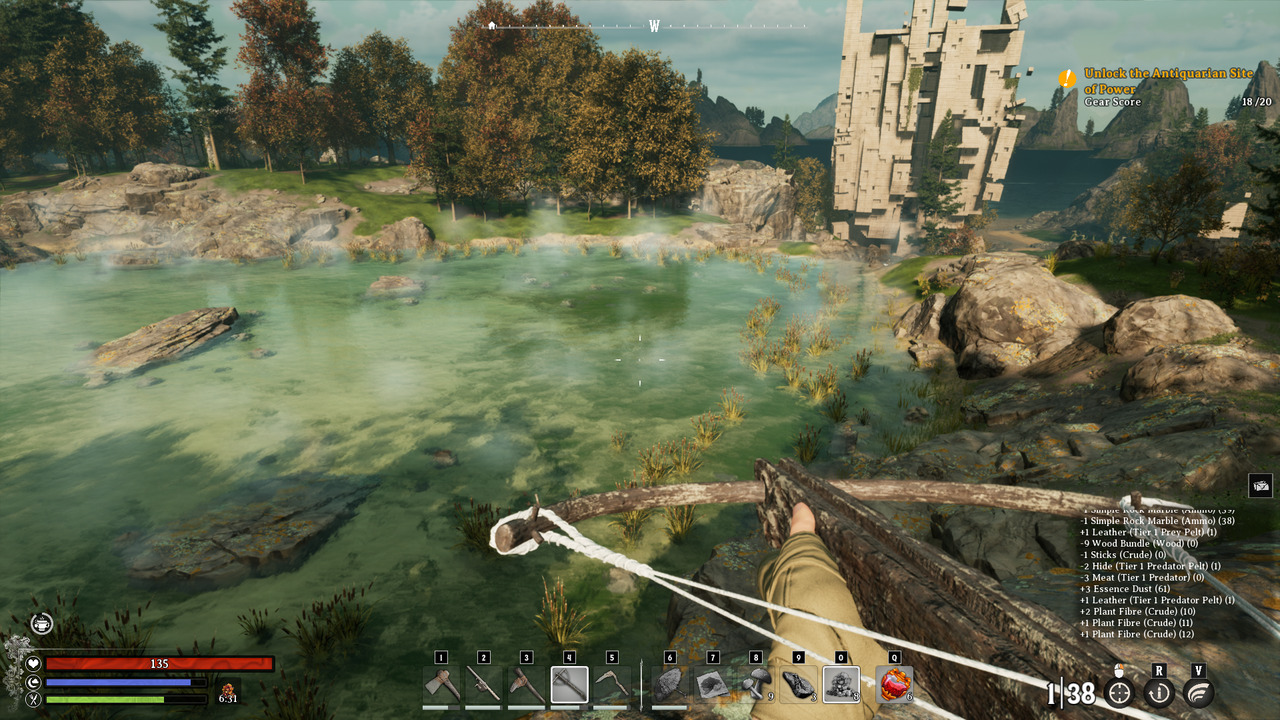Pick the sickle in hotbar slot 5
The image size is (1280, 720).
coord(612,685)
